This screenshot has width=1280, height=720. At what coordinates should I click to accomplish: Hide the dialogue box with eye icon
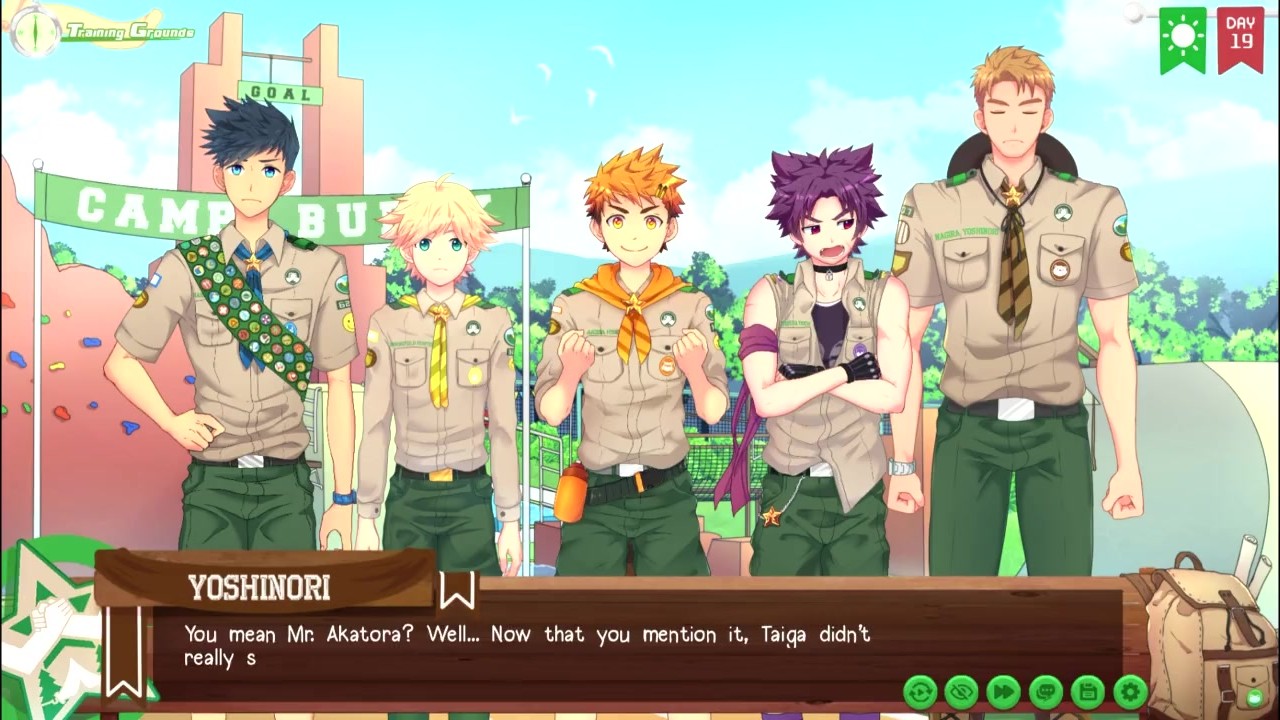pos(962,691)
